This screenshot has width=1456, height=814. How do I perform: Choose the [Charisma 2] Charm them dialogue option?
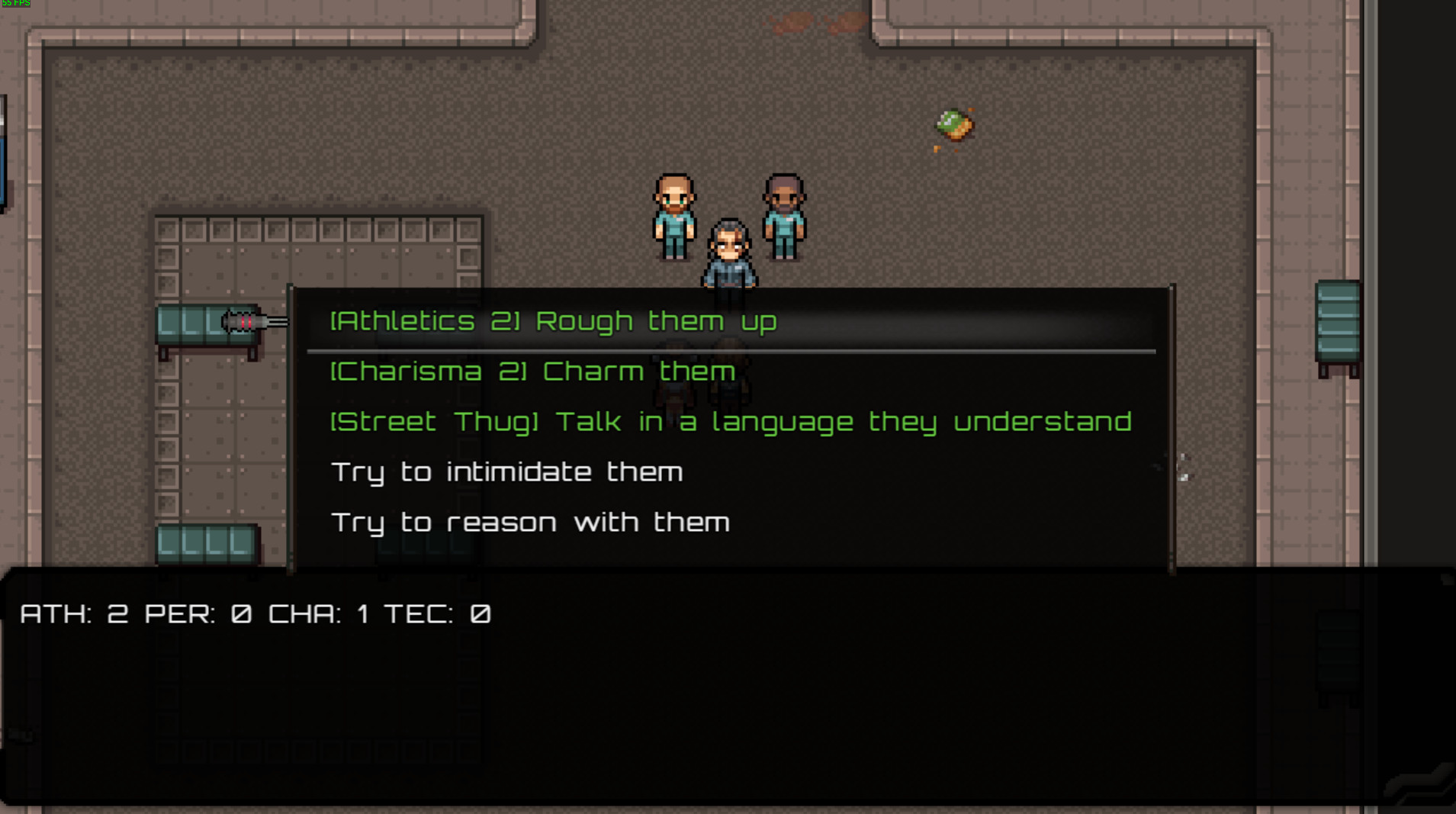[532, 372]
